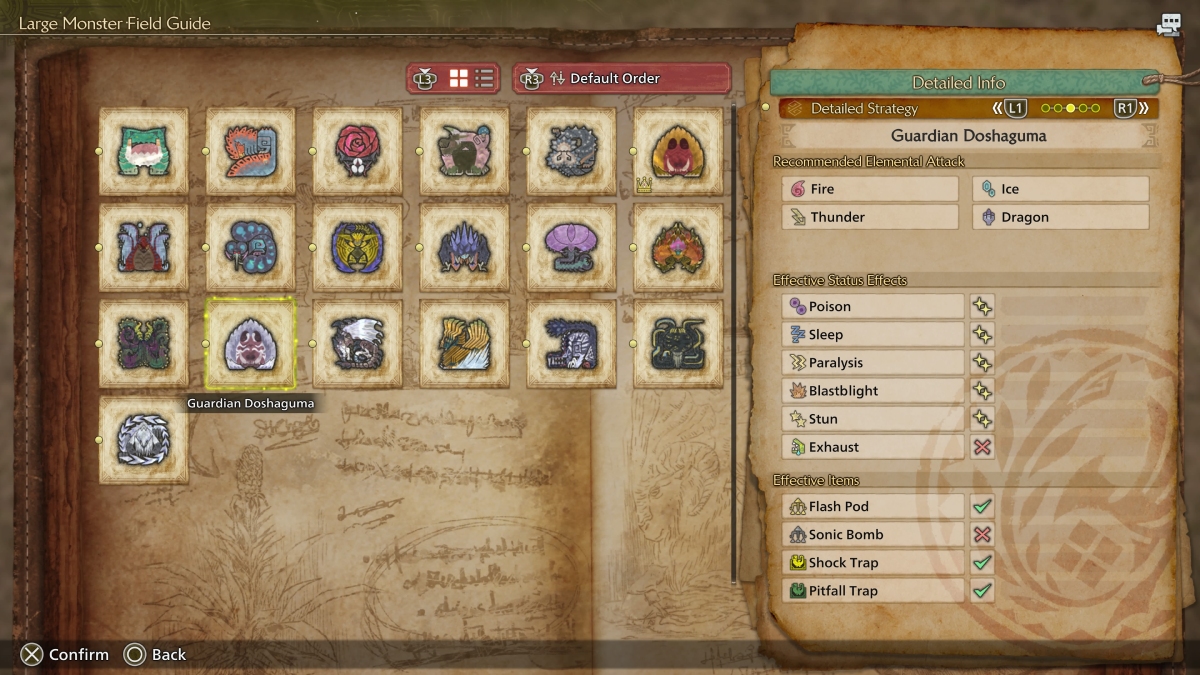Select the pink ape Congalala tile

[464, 151]
